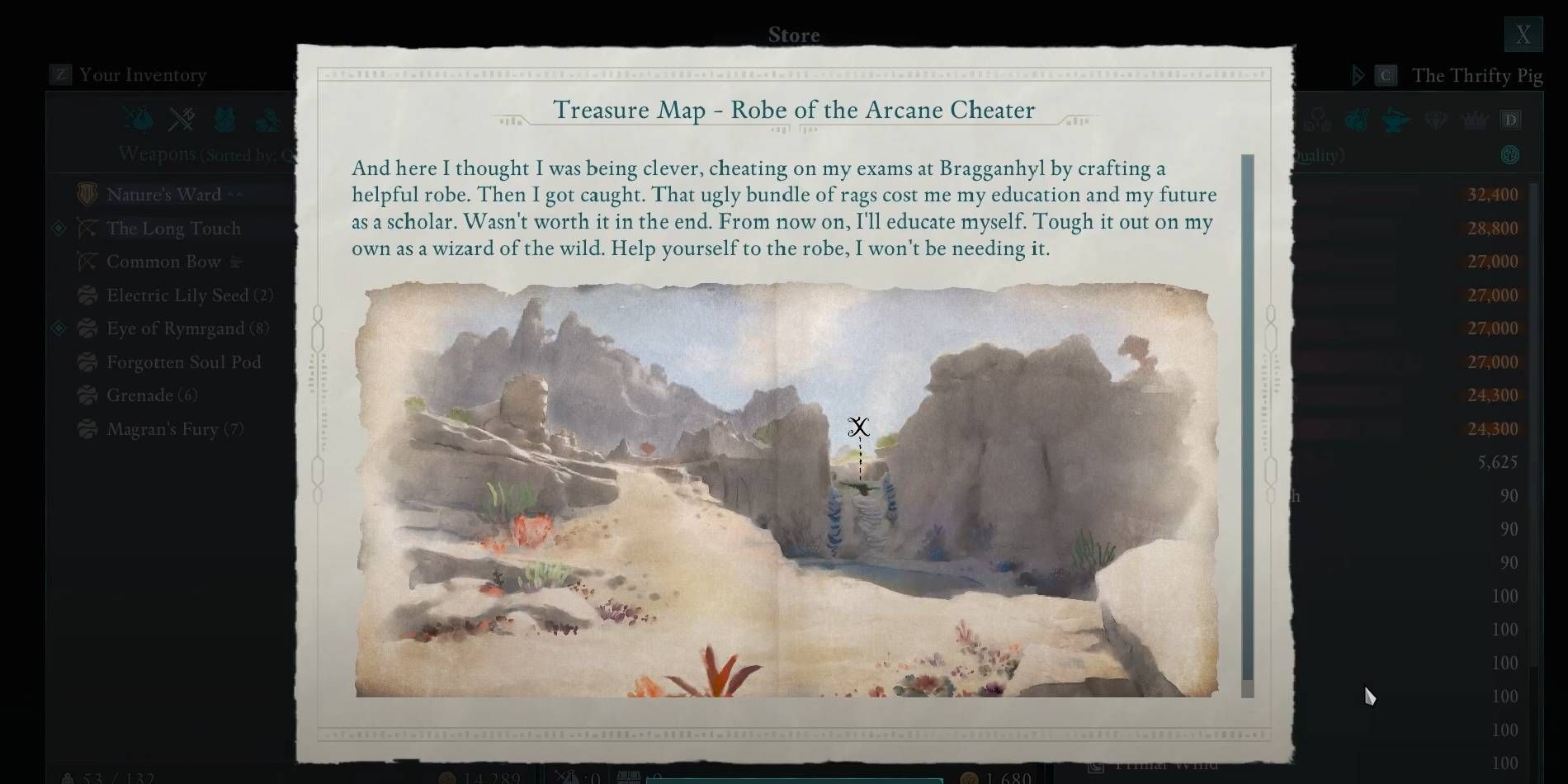Toggle the diamond marker beside The Long Touch
Viewport: 1568px width, 784px height.
pyautogui.click(x=59, y=229)
